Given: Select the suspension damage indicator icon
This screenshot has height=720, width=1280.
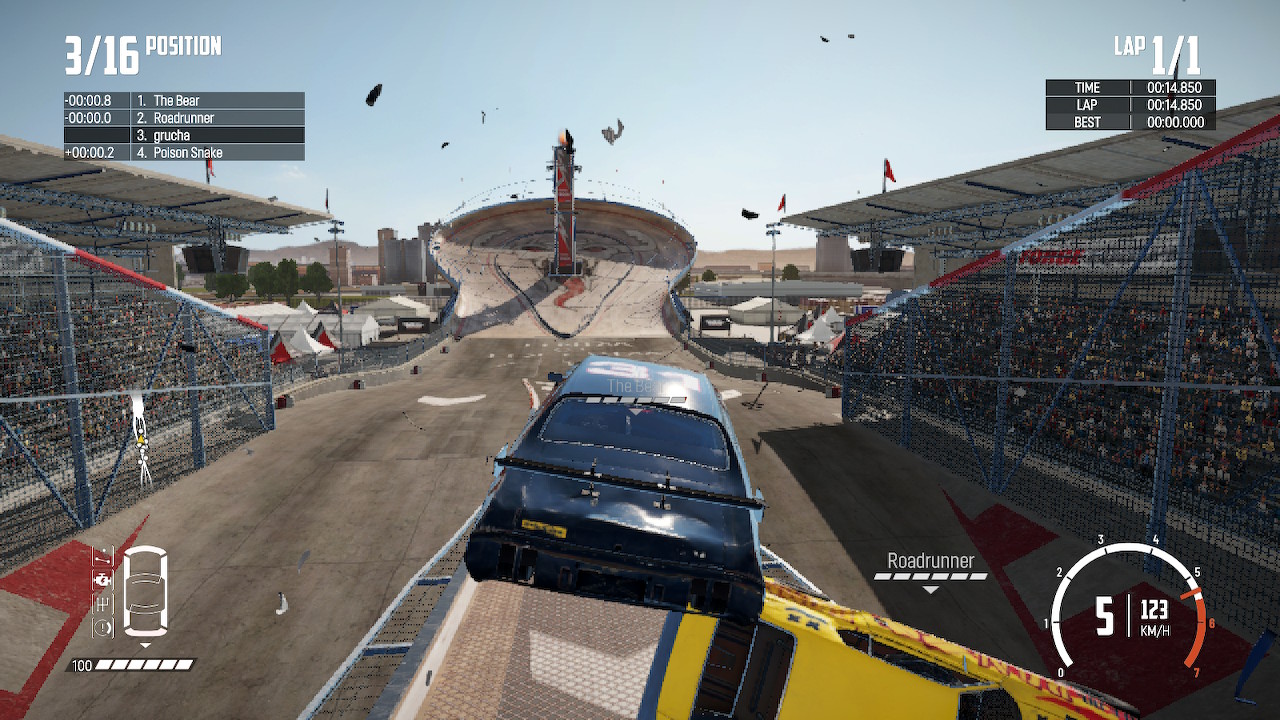Looking at the screenshot, I should coord(103,558).
